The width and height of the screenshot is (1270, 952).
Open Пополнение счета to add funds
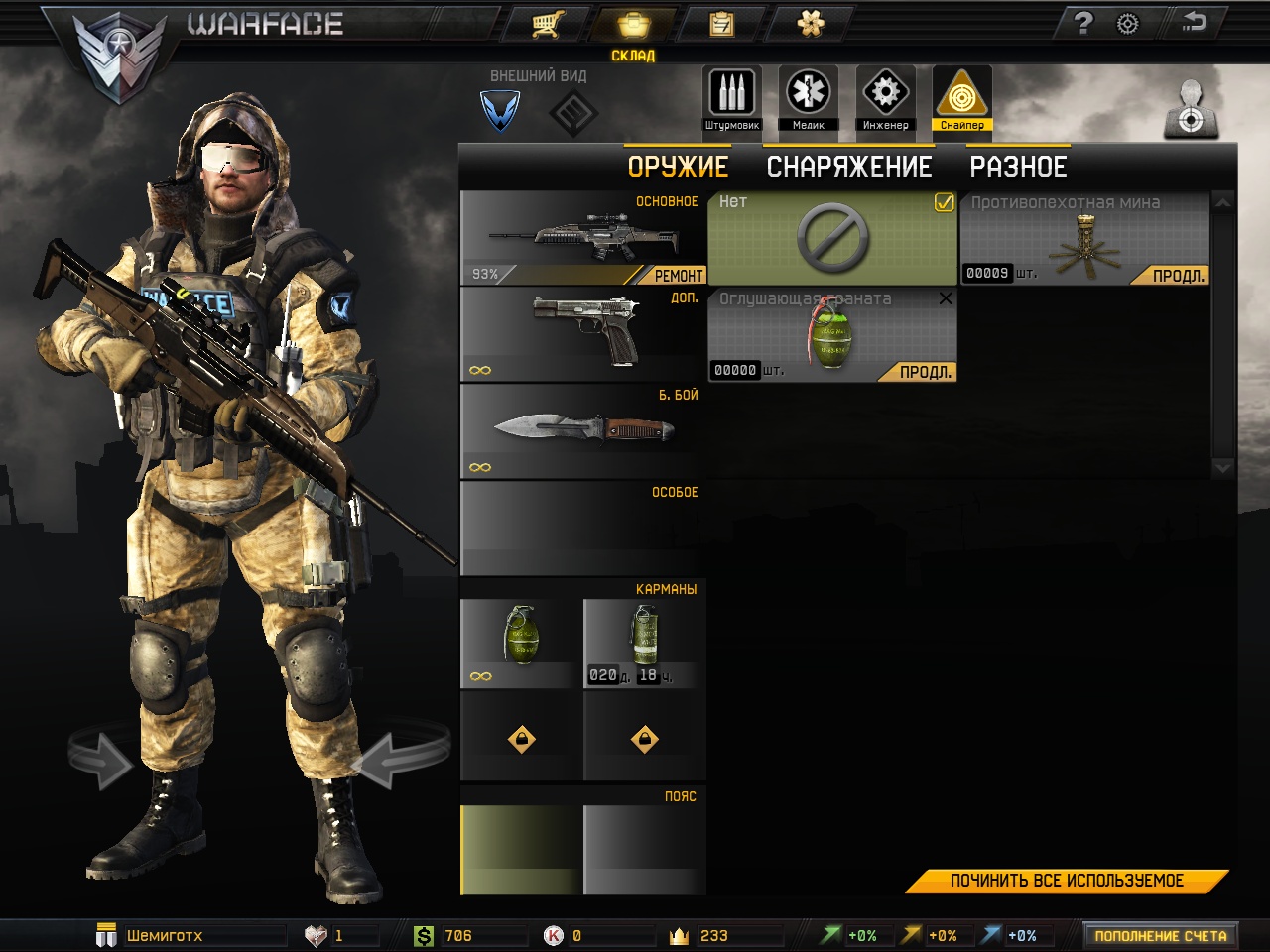pyautogui.click(x=1160, y=936)
